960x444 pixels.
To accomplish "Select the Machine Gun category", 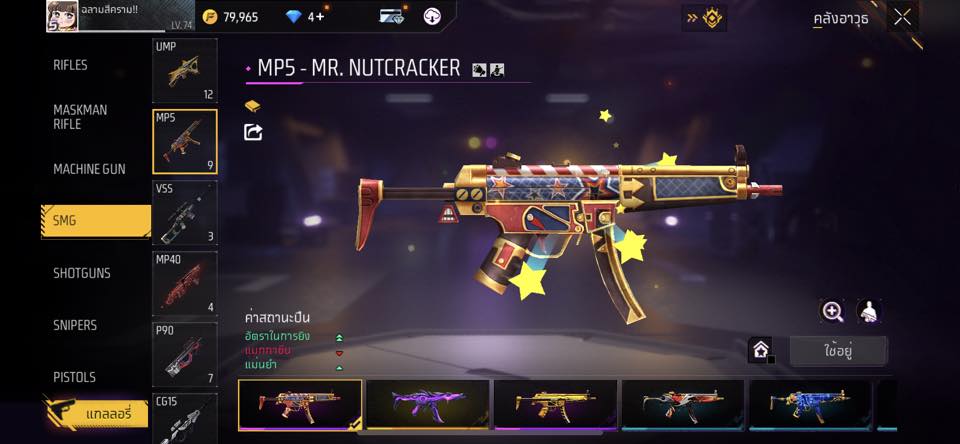I will 89,169.
